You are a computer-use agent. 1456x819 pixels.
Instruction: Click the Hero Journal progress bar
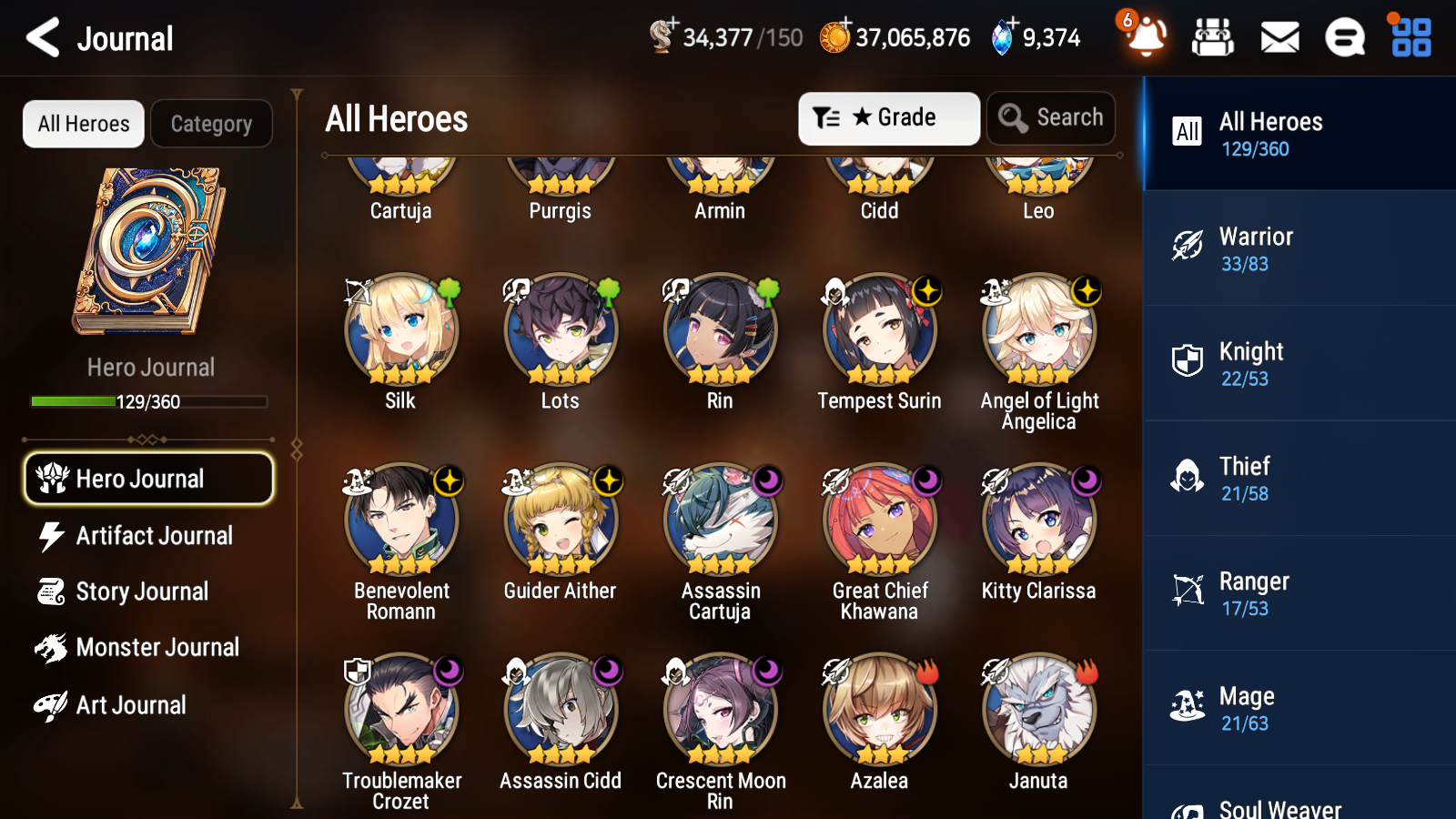(148, 400)
